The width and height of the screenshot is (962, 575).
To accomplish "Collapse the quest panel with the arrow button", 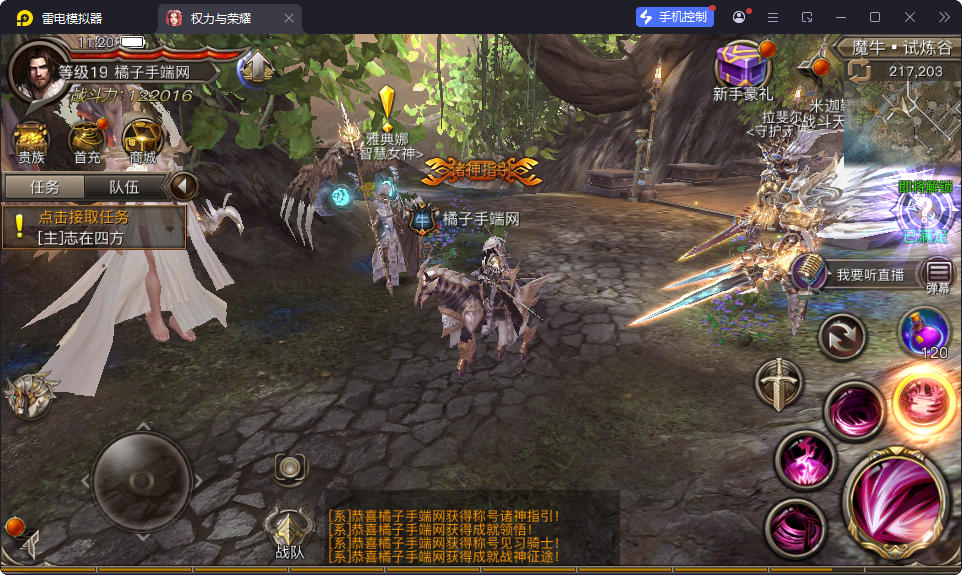I will 182,186.
